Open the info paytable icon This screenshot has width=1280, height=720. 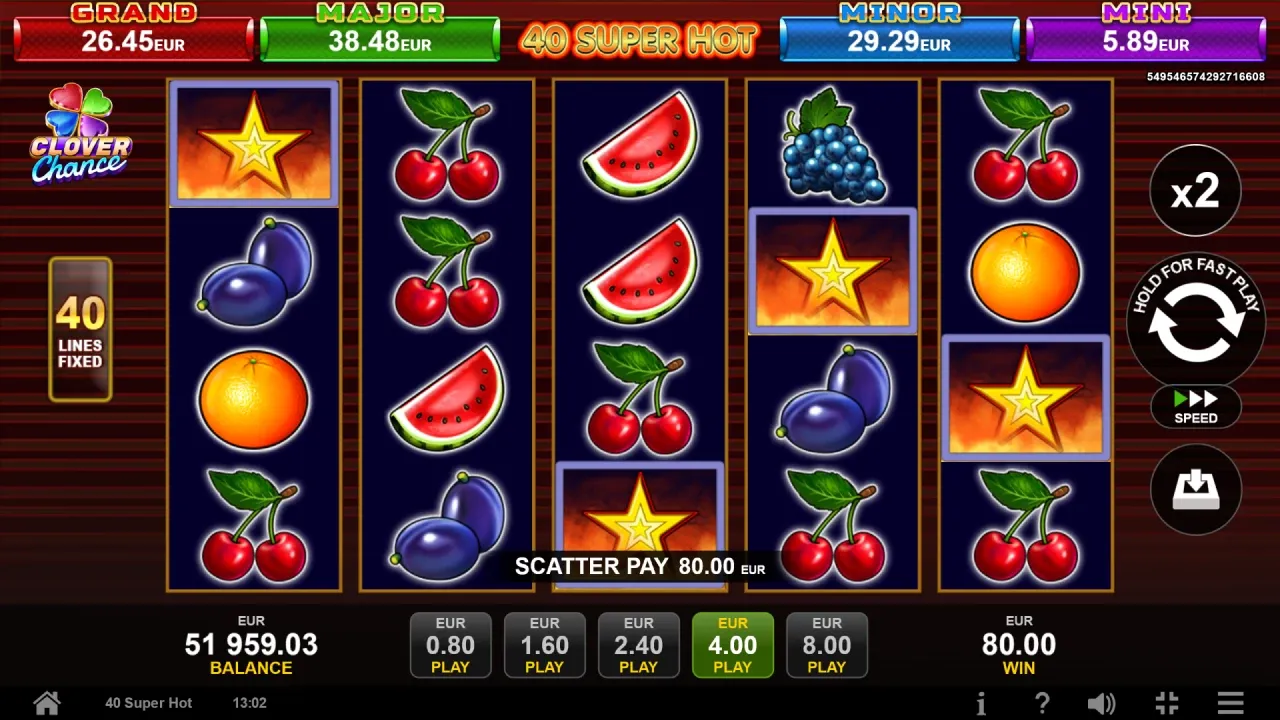[x=981, y=702]
